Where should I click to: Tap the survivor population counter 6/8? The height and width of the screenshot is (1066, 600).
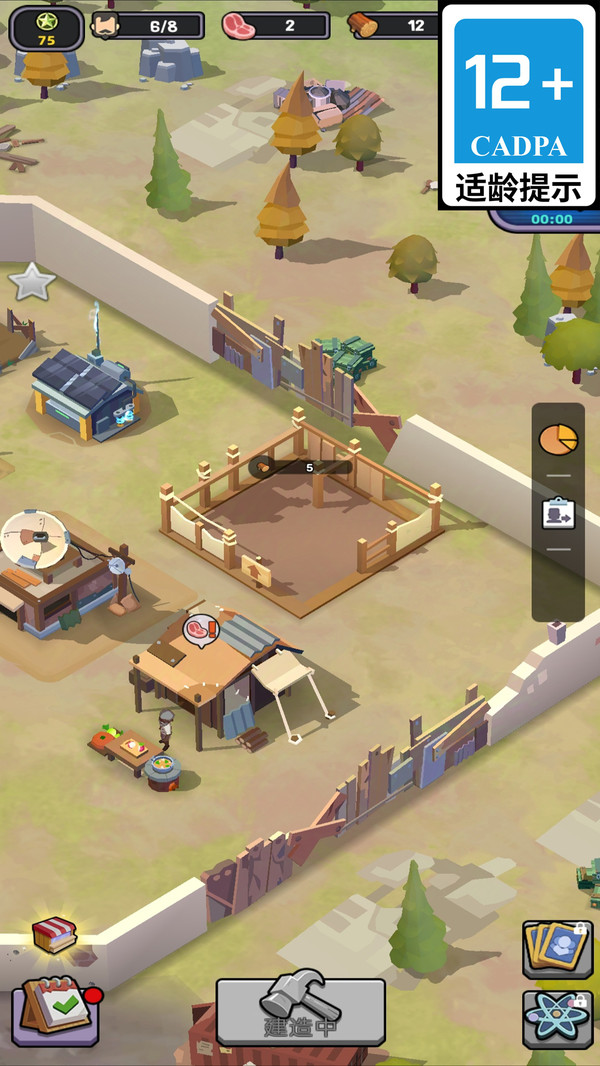coord(146,25)
